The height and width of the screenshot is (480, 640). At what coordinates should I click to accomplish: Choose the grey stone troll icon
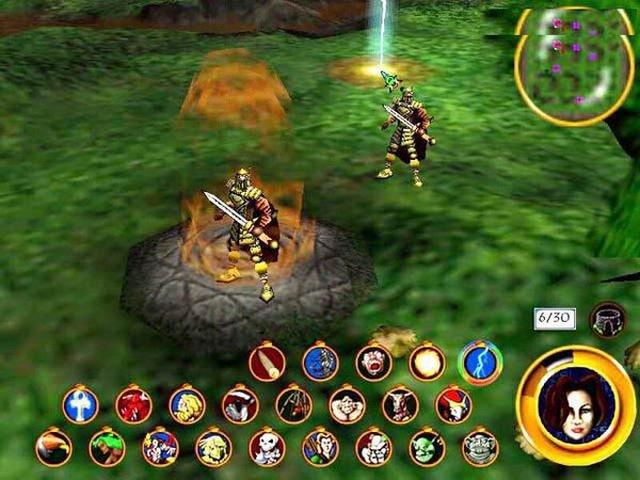pyautogui.click(x=480, y=447)
